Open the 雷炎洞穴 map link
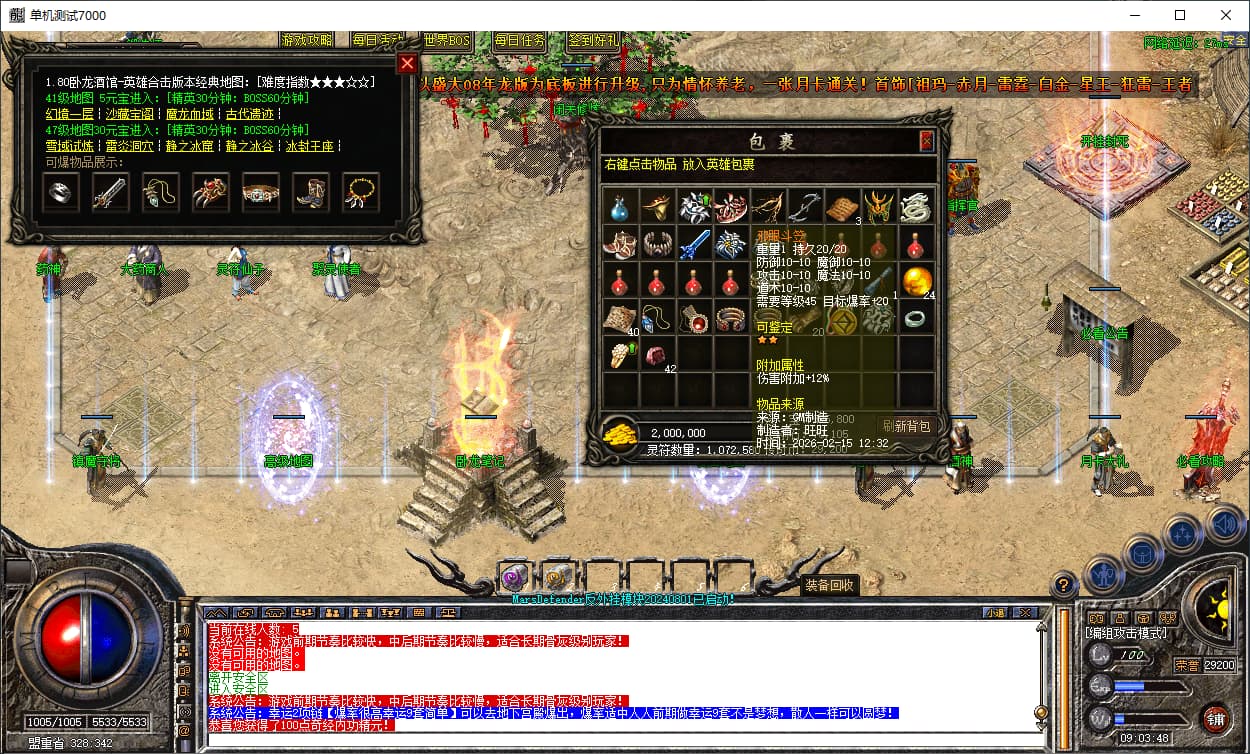Viewport: 1250px width, 754px height. (130, 146)
